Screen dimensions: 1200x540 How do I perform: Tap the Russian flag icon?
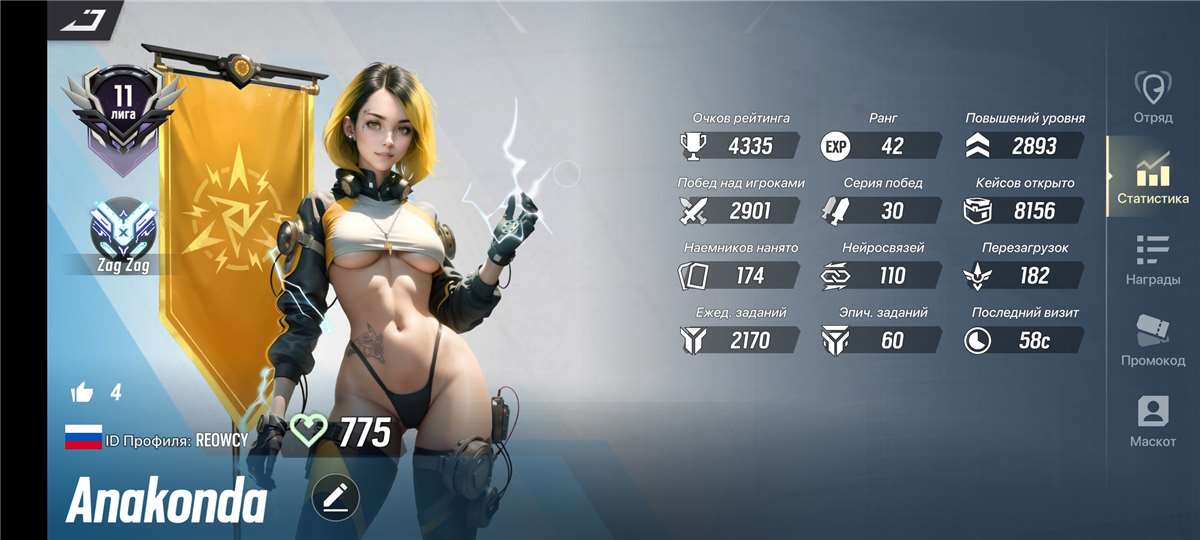point(83,436)
